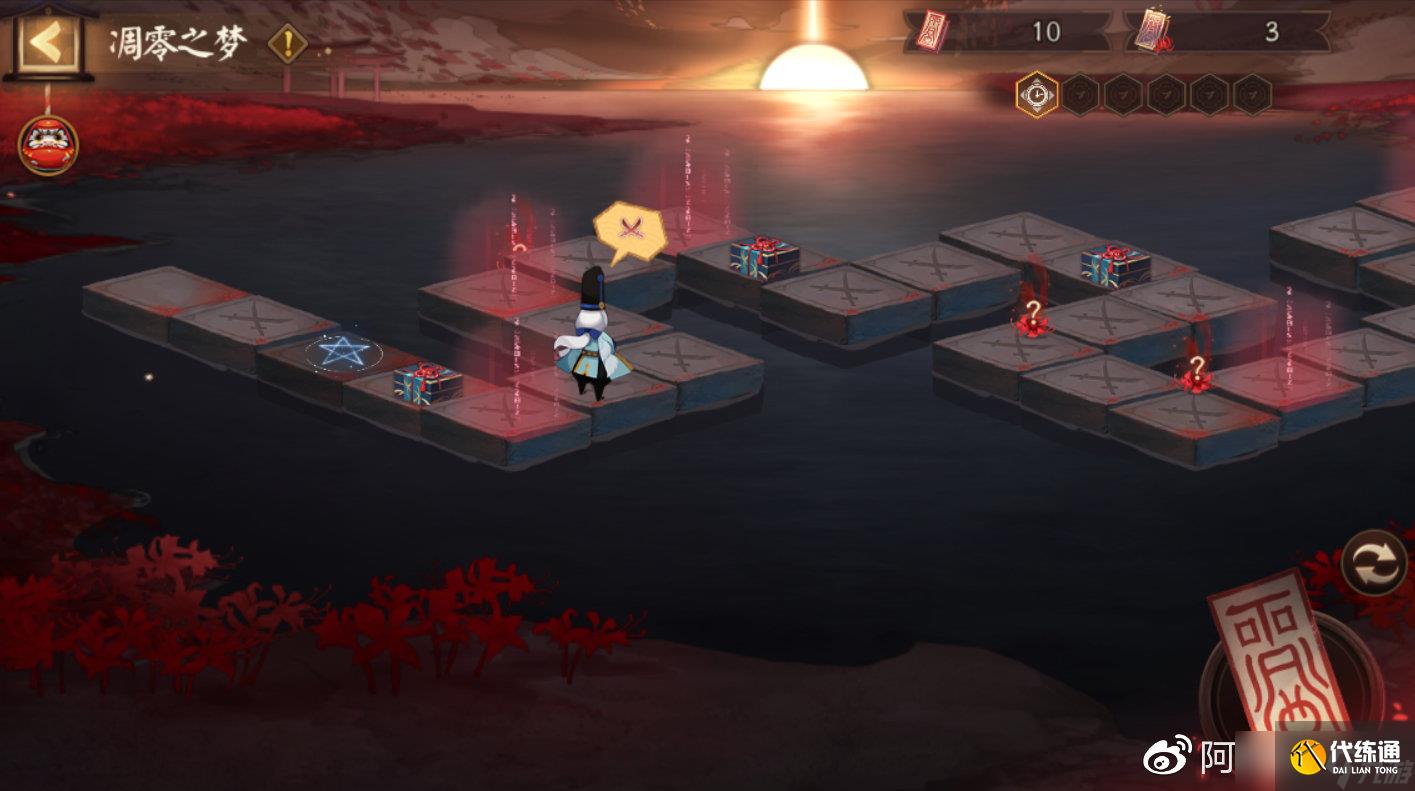The width and height of the screenshot is (1415, 791).
Task: Select the hexagon clock icon
Action: coord(1037,95)
